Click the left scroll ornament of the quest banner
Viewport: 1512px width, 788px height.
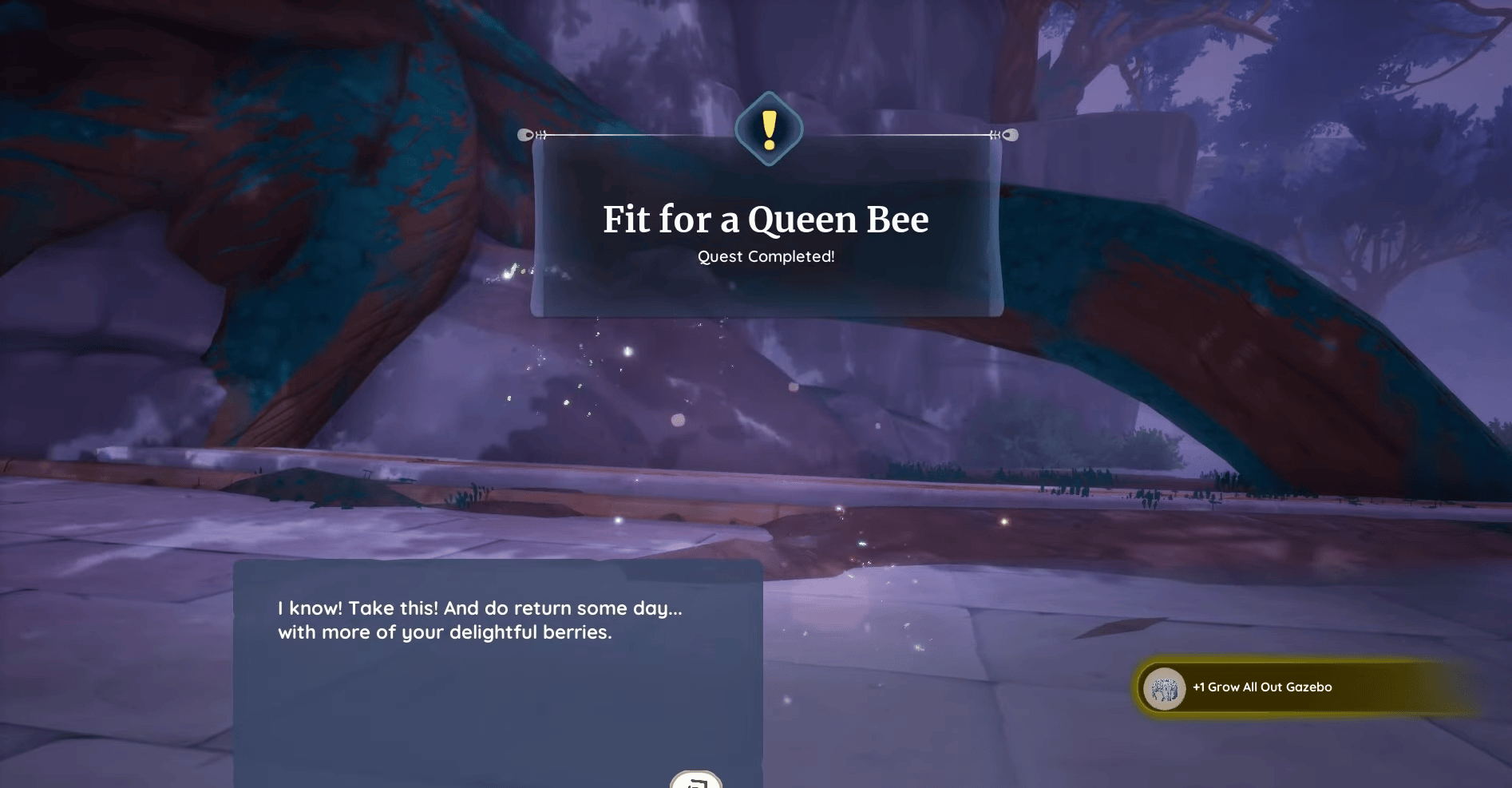coord(527,134)
